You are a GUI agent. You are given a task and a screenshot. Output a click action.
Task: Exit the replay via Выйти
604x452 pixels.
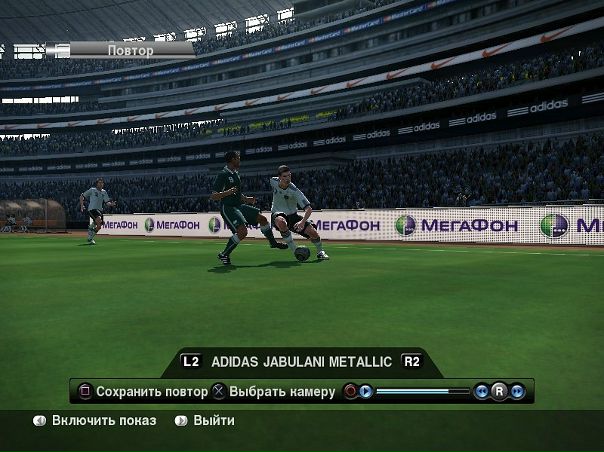214,421
